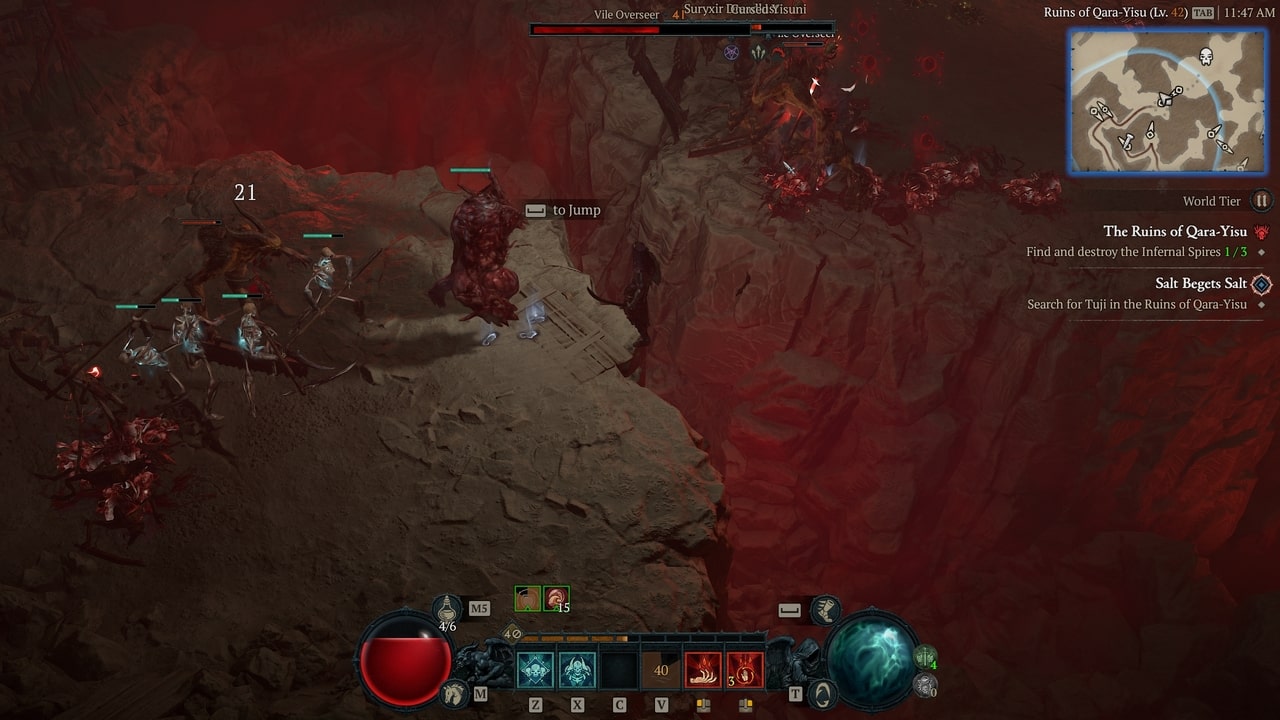Click the evade boot icon near spacebar prompt
Image resolution: width=1280 pixels, height=720 pixels.
pyautogui.click(x=826, y=610)
